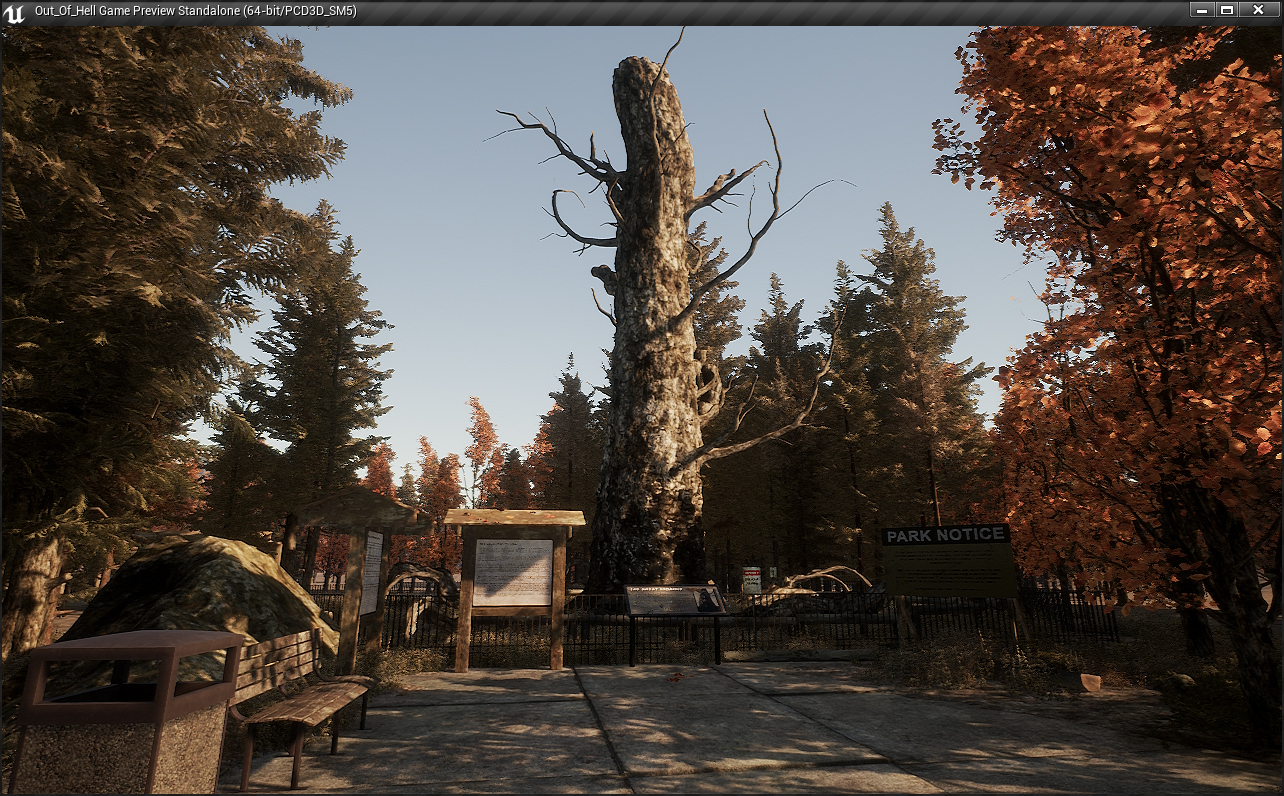Close the game preview window
Screen dimensions: 1284x796
pos(1258,10)
